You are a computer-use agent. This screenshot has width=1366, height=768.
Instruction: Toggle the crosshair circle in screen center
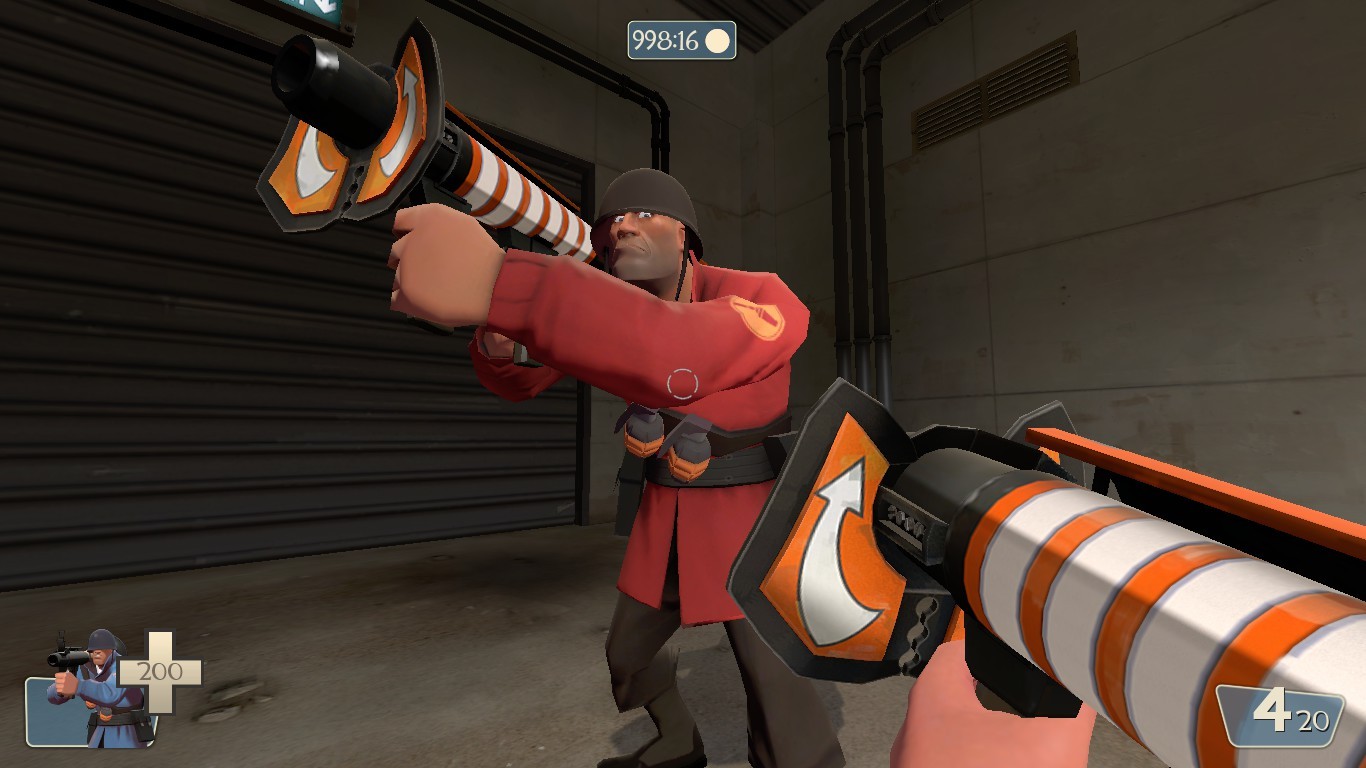pyautogui.click(x=683, y=384)
